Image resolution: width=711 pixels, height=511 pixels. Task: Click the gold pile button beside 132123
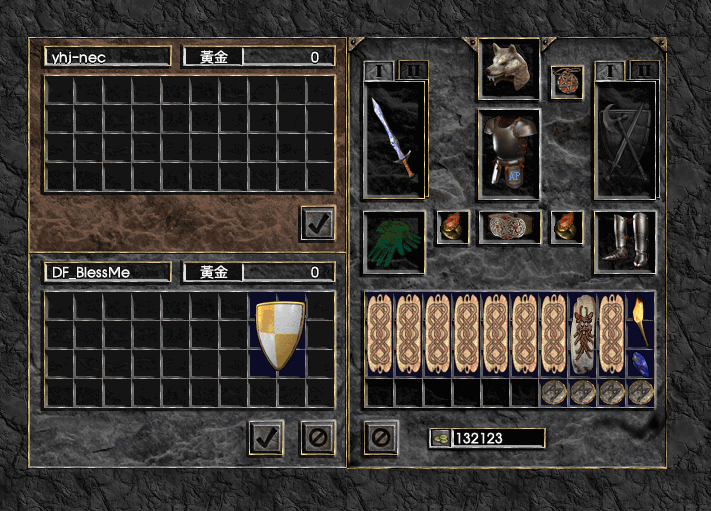(x=440, y=438)
